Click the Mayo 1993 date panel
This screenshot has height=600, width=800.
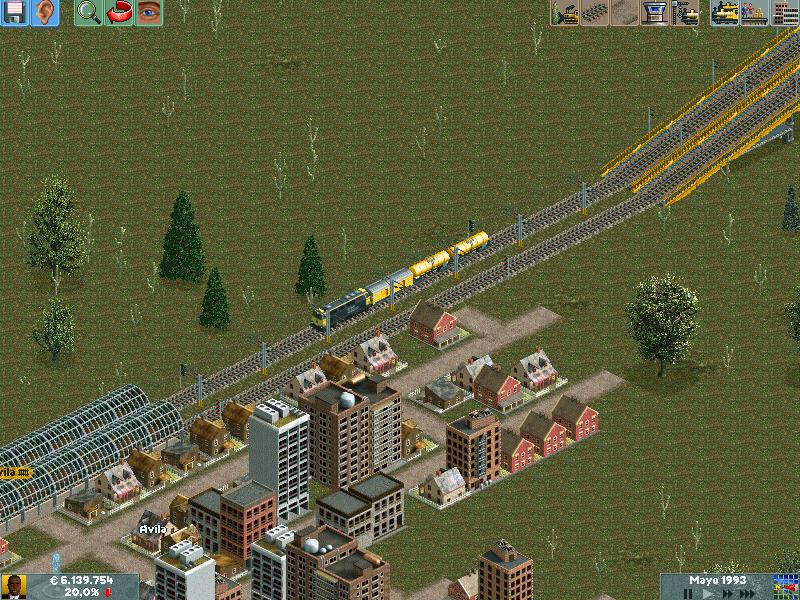(x=717, y=580)
